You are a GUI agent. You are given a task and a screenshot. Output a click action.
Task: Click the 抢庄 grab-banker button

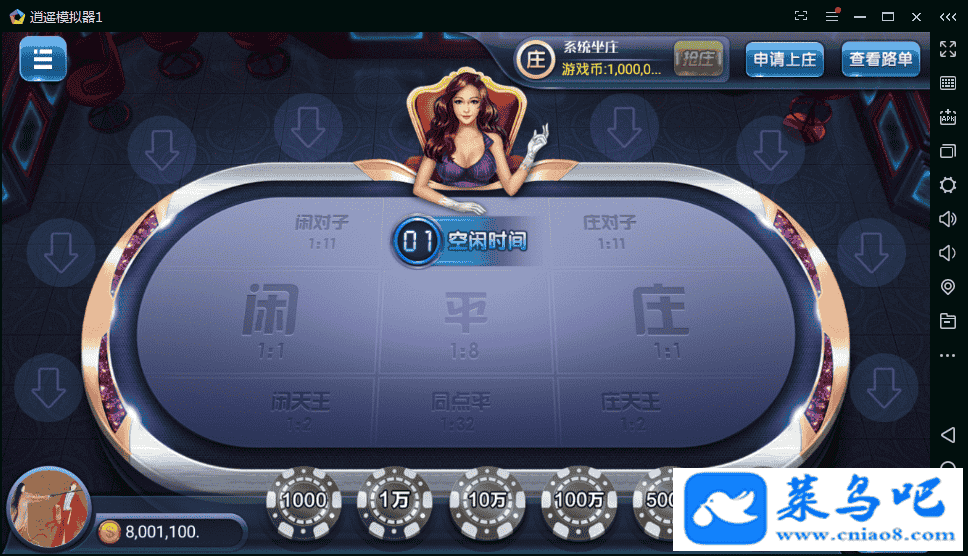click(x=698, y=59)
